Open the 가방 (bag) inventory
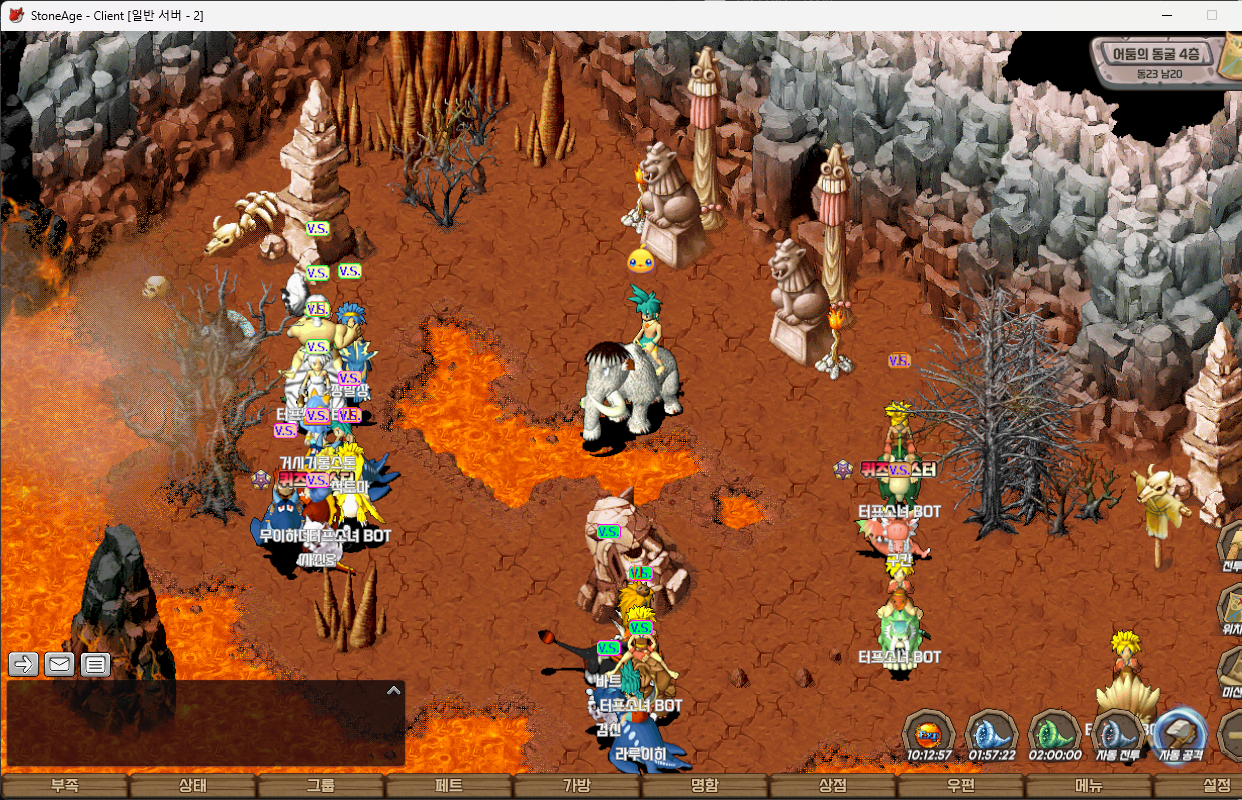The width and height of the screenshot is (1242, 800). click(576, 786)
